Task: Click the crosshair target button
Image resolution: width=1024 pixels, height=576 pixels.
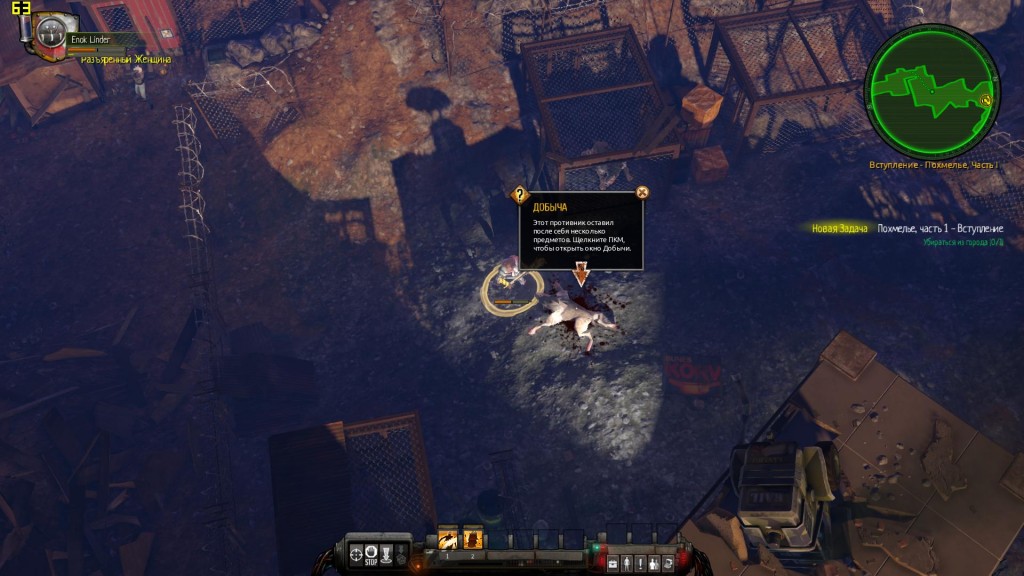Action: click(356, 553)
